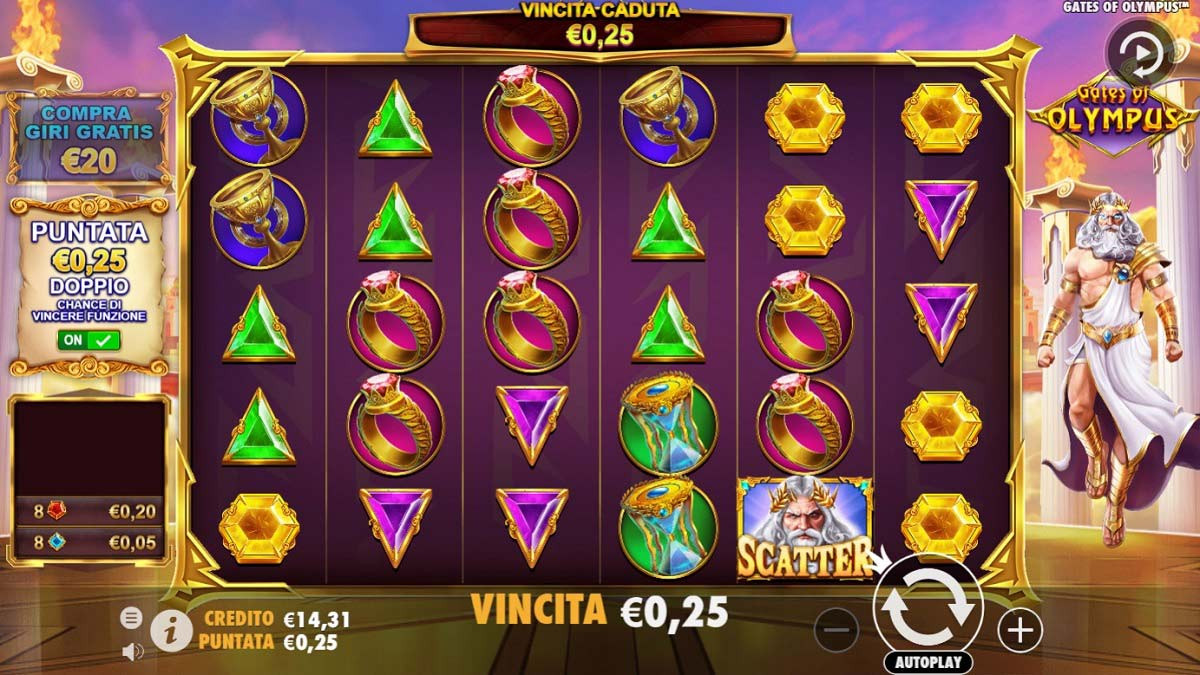Open the Autoplay options
Screen dimensions: 1200x675
click(x=928, y=662)
